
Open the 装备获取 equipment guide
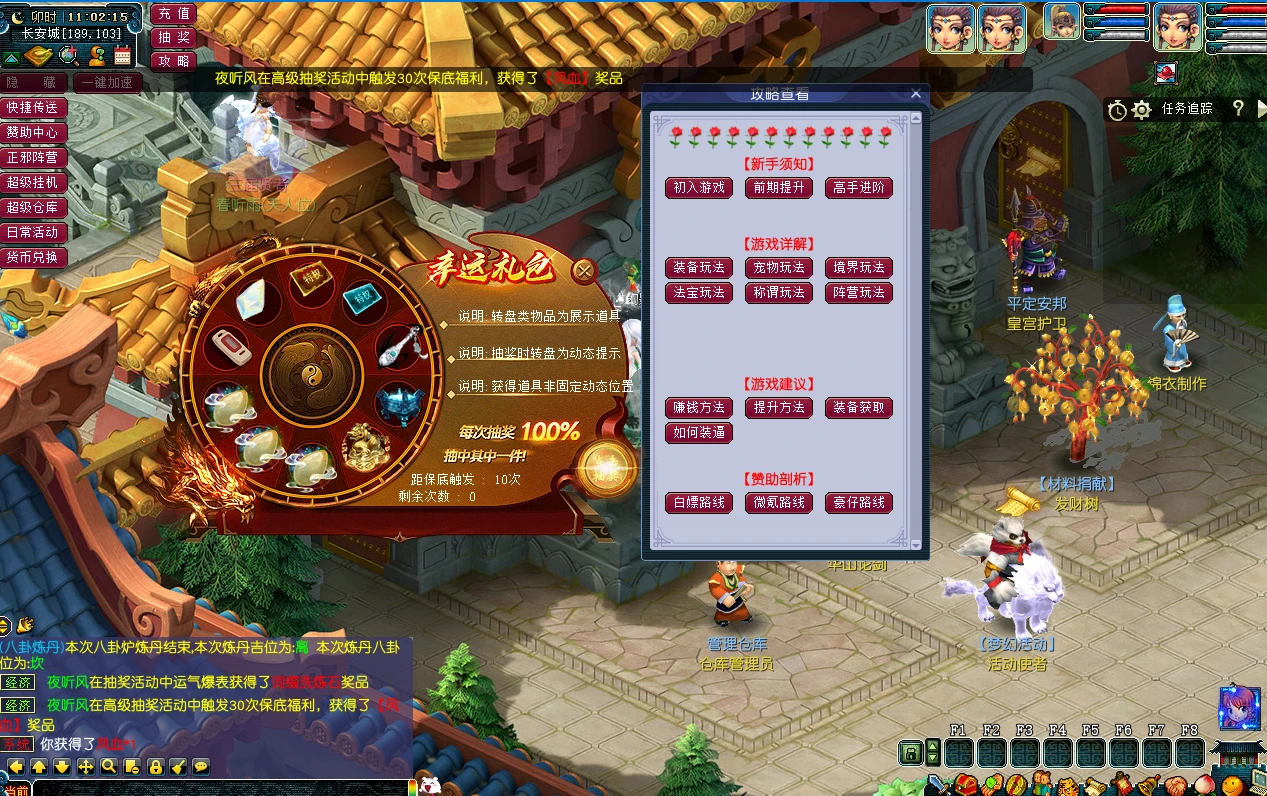click(859, 408)
